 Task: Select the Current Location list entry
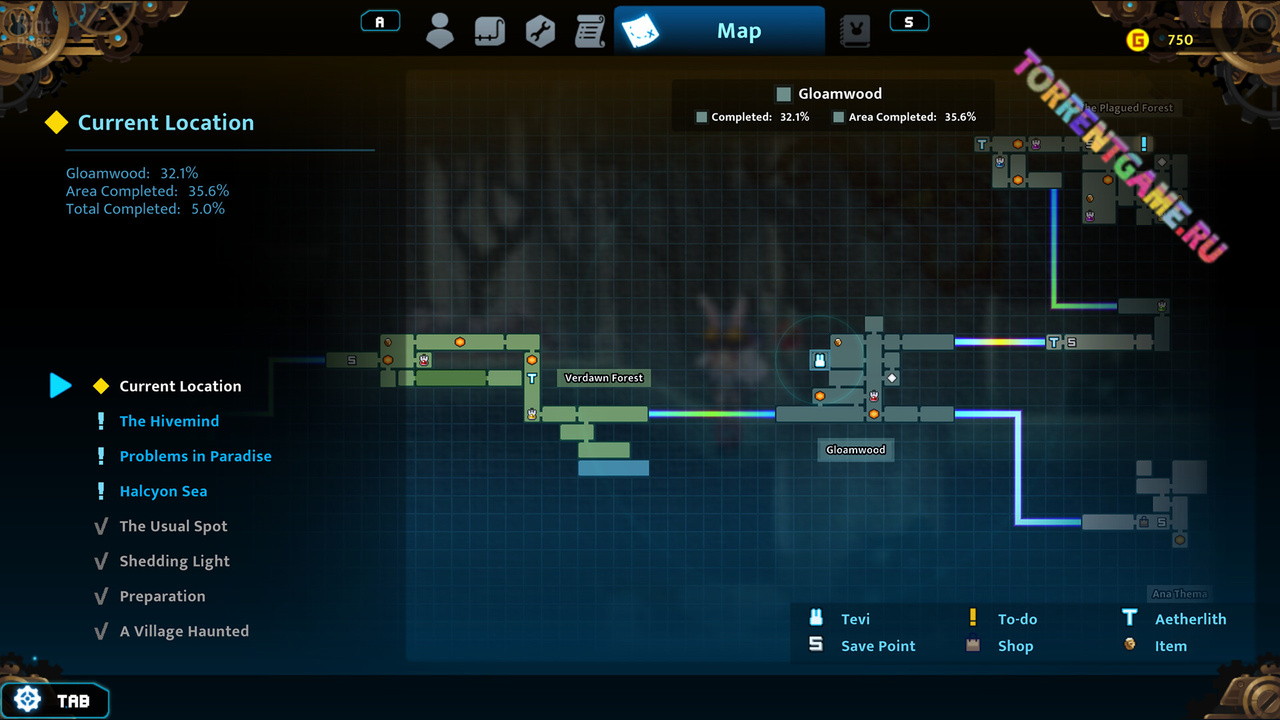(x=180, y=386)
